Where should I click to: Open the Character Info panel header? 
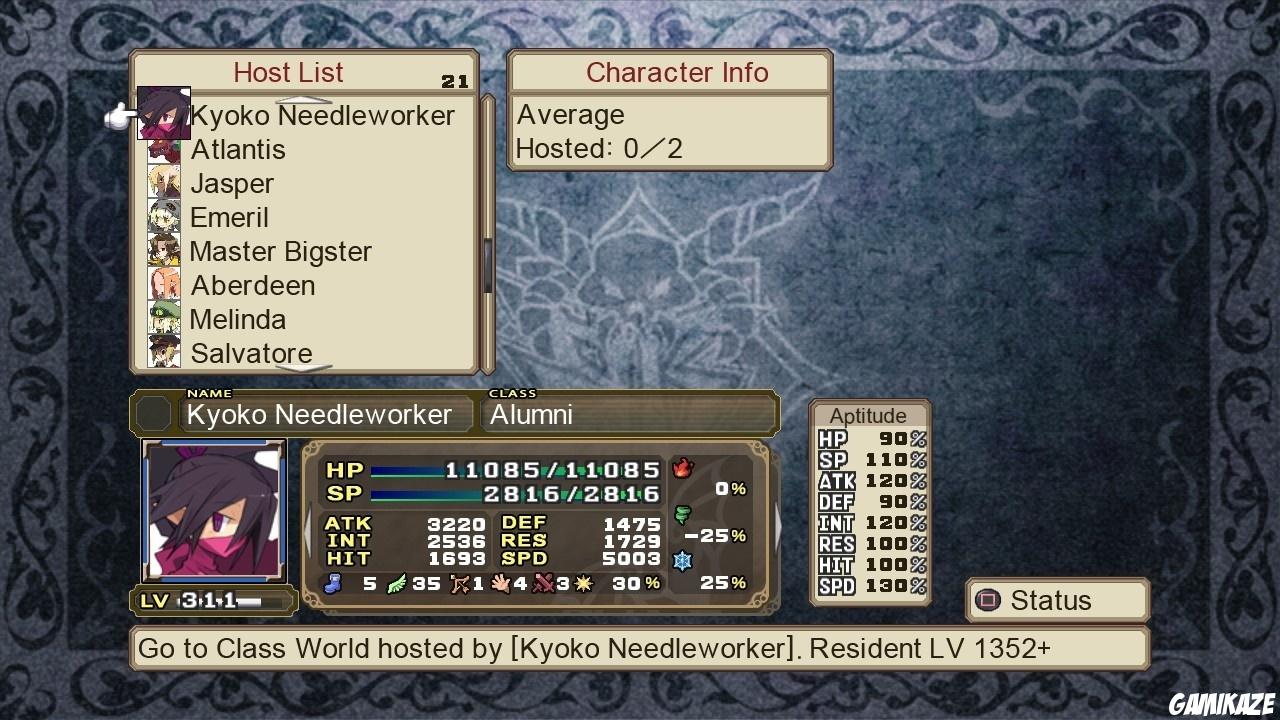coord(677,72)
